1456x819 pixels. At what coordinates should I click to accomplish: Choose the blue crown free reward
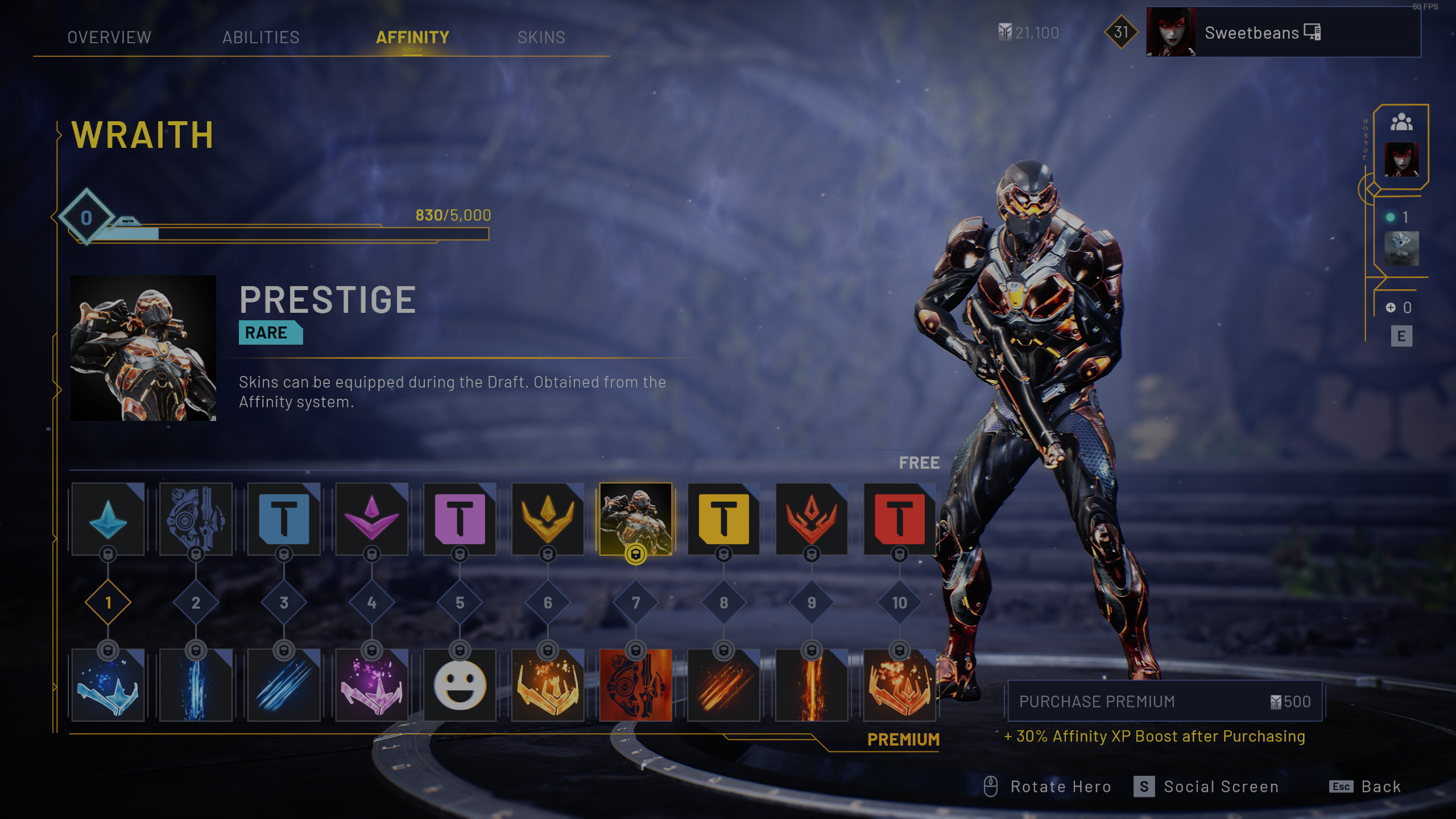point(108,518)
